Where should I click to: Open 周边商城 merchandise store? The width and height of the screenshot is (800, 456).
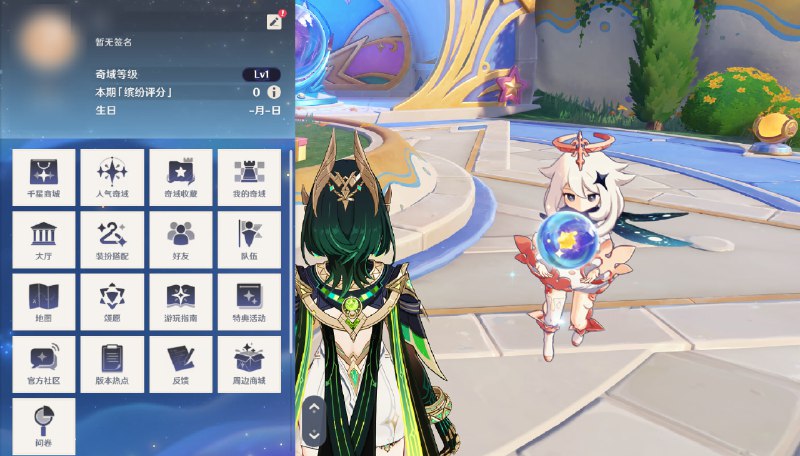pos(249,364)
